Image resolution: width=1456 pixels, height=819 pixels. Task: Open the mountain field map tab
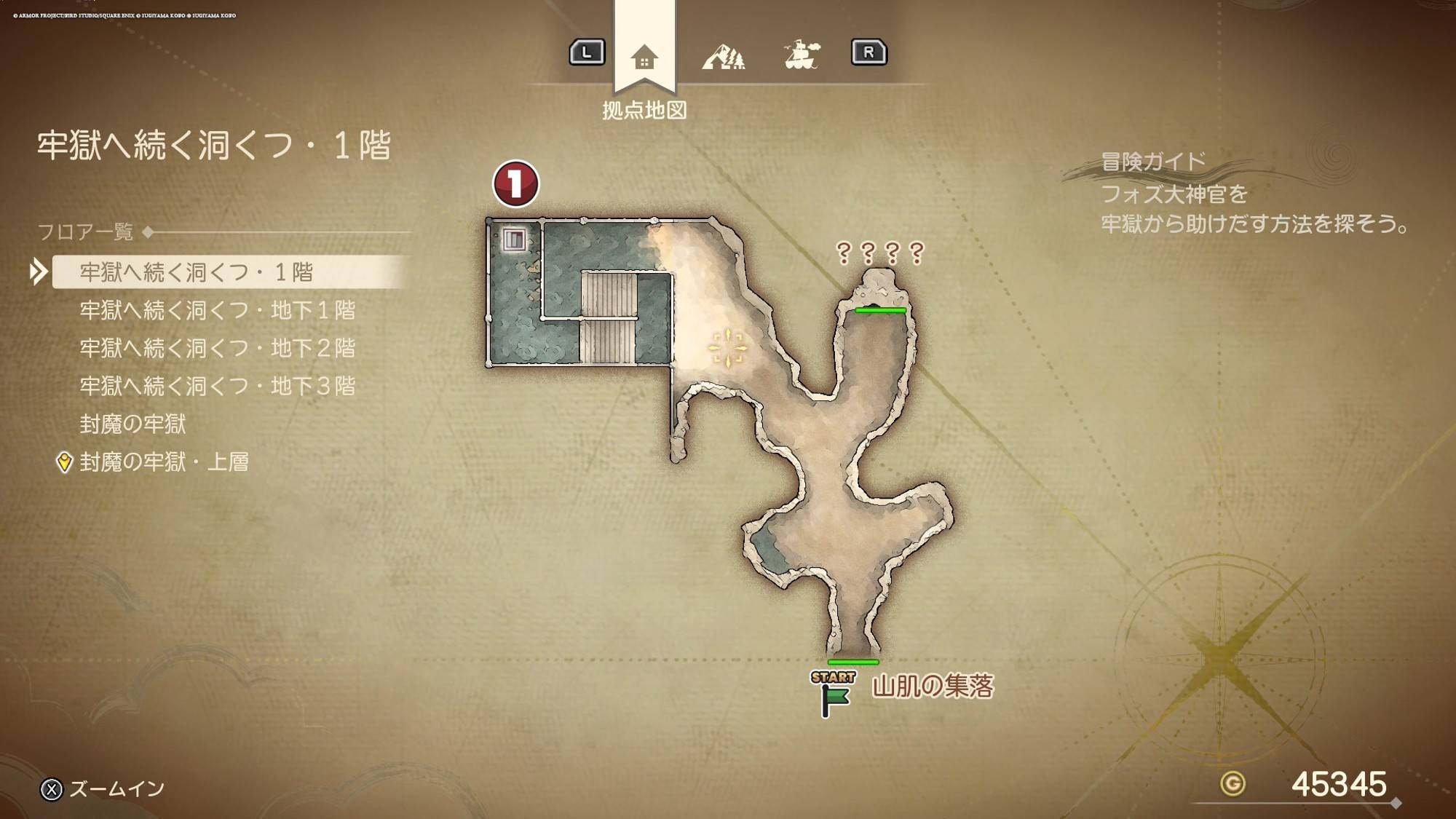coord(723,56)
